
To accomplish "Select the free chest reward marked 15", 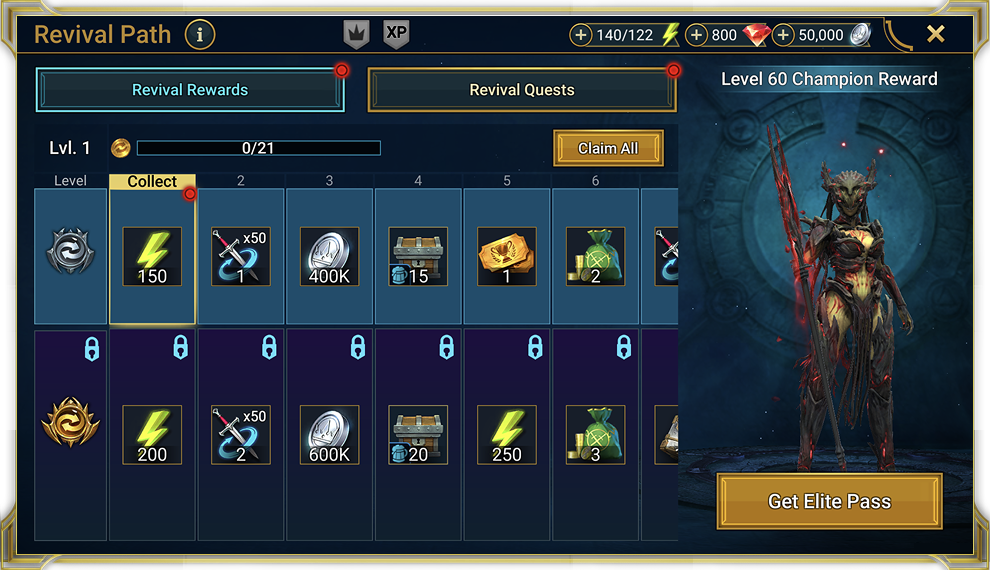I will point(418,256).
